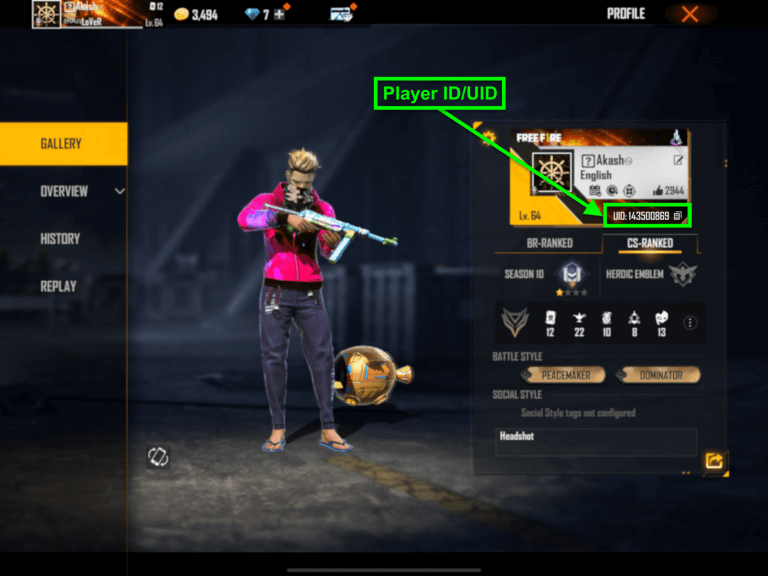Open the voucher ticket icon in the top bar
768x576 pixels.
point(341,14)
